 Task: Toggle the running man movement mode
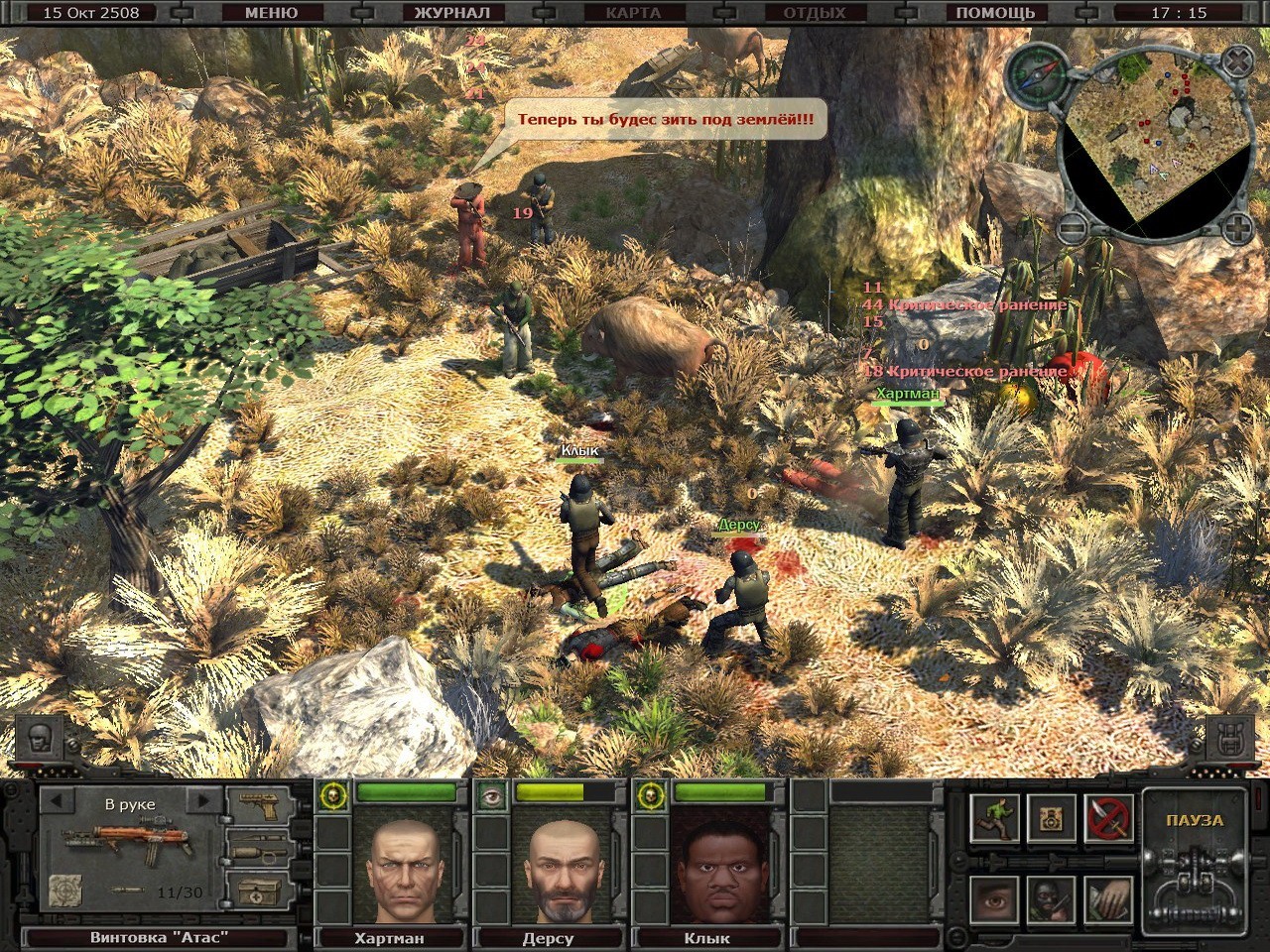coord(995,817)
